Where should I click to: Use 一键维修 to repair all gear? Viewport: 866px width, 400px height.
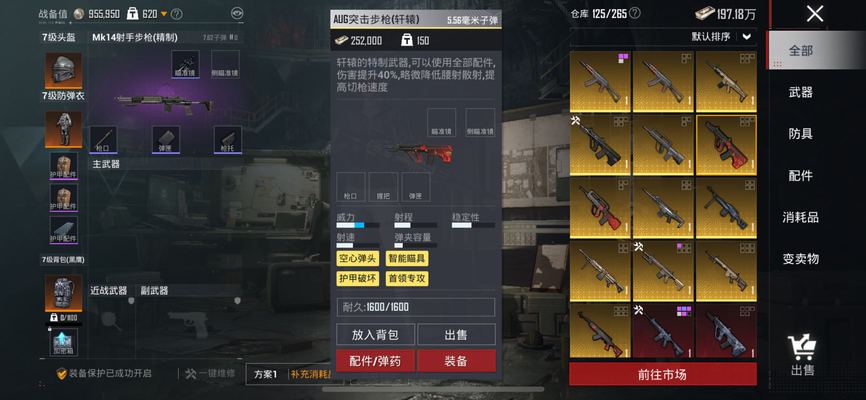(x=210, y=373)
